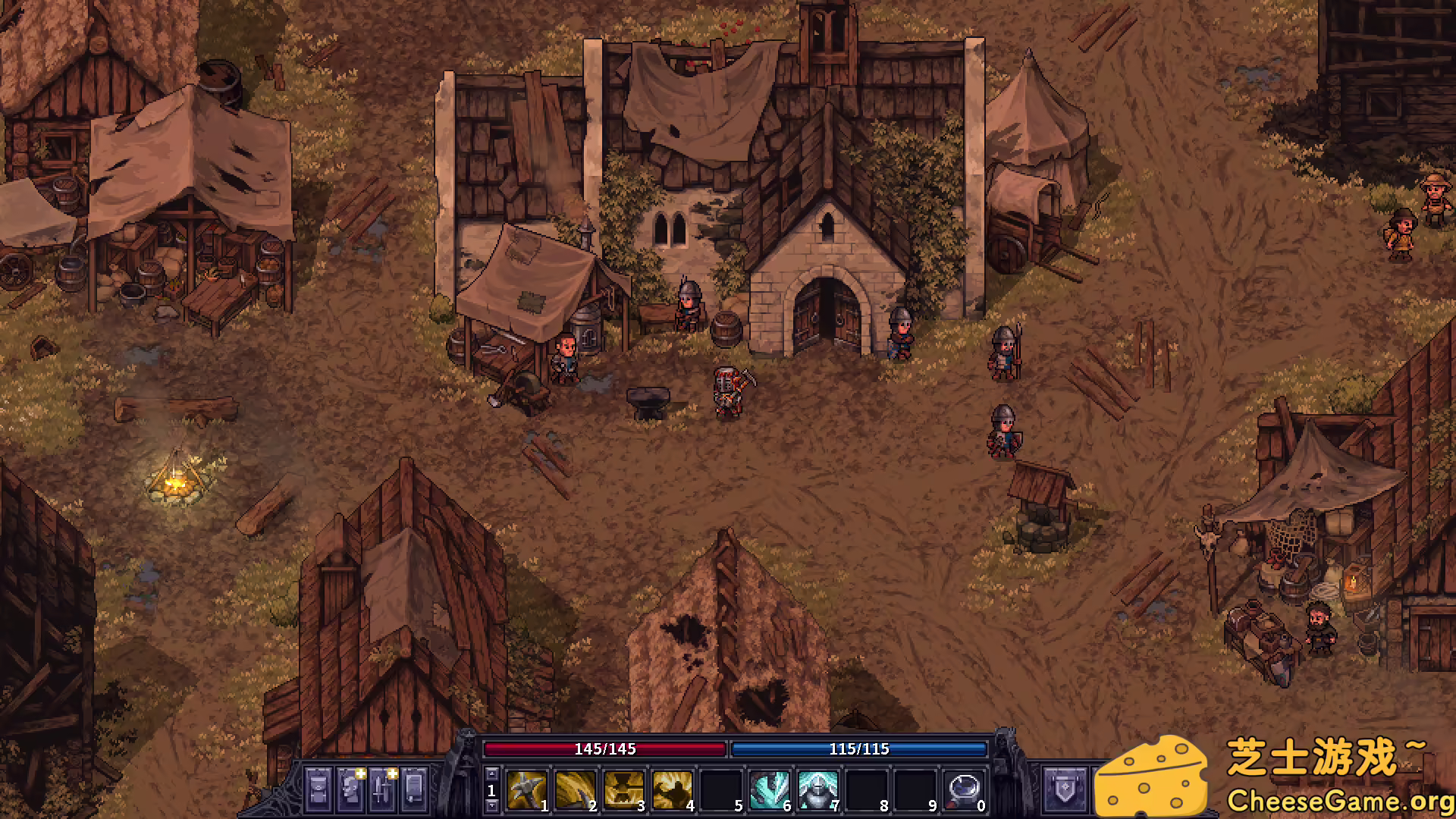Image resolution: width=1456 pixels, height=819 pixels.
Task: Open the journal scroll button
Action: [x=414, y=789]
